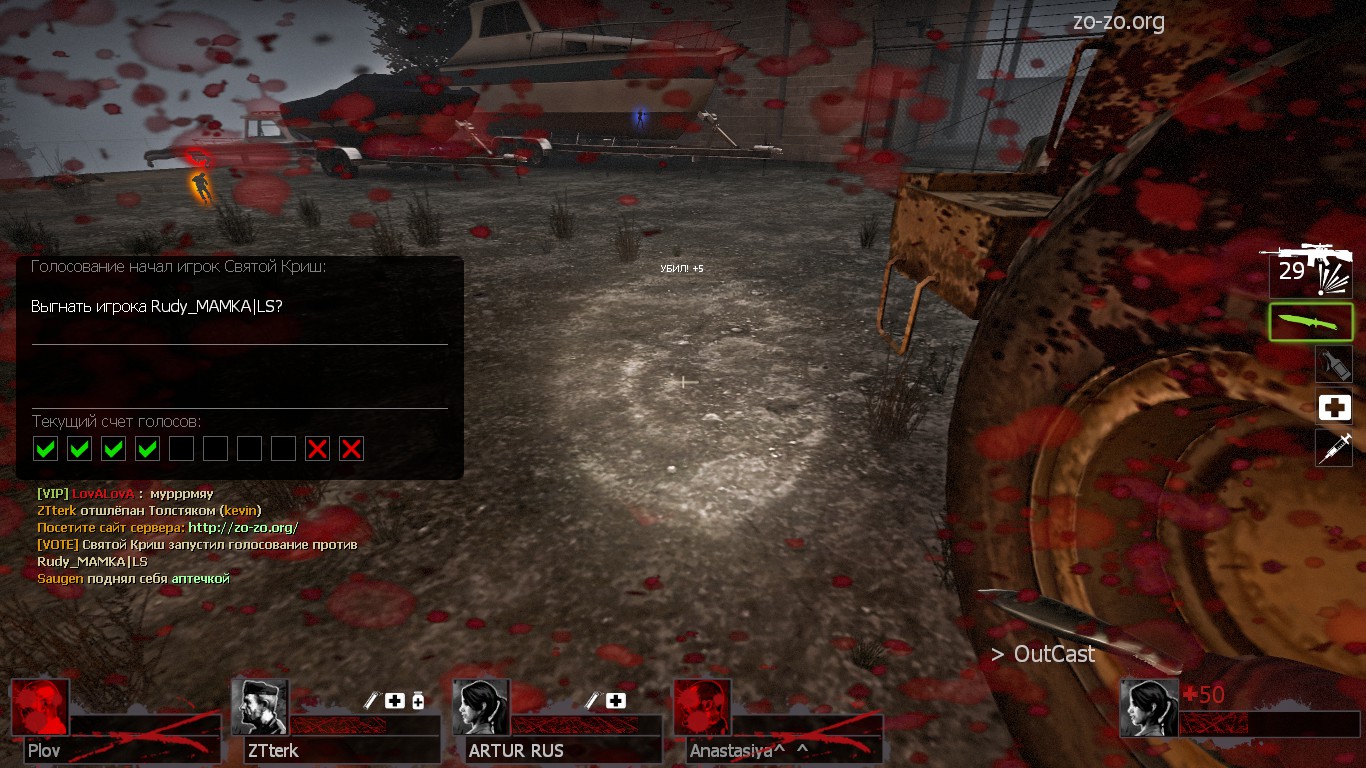Image resolution: width=1366 pixels, height=768 pixels.
Task: Click your own survivor portrait
Action: 1149,708
